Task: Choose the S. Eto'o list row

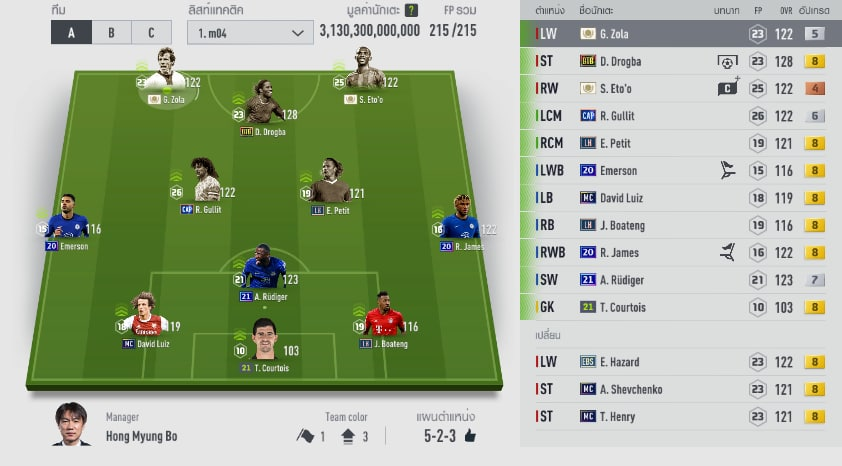Action: click(x=680, y=88)
